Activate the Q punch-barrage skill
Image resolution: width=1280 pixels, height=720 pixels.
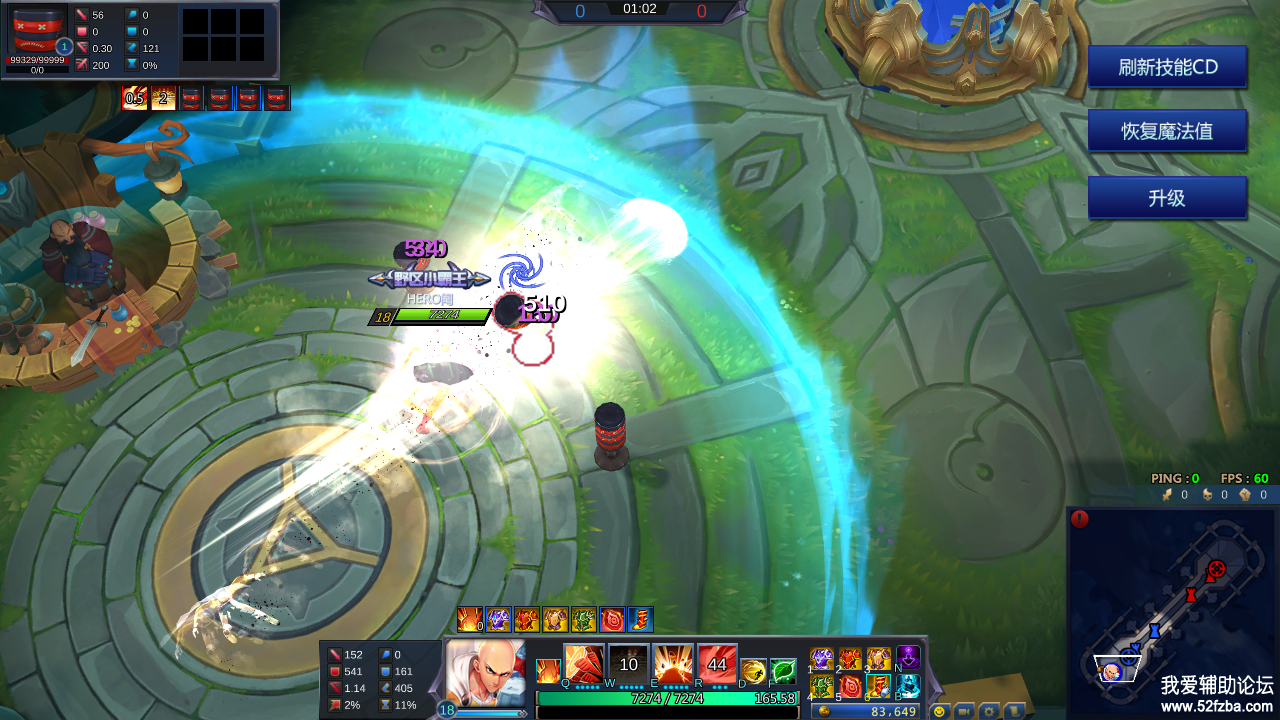point(584,663)
